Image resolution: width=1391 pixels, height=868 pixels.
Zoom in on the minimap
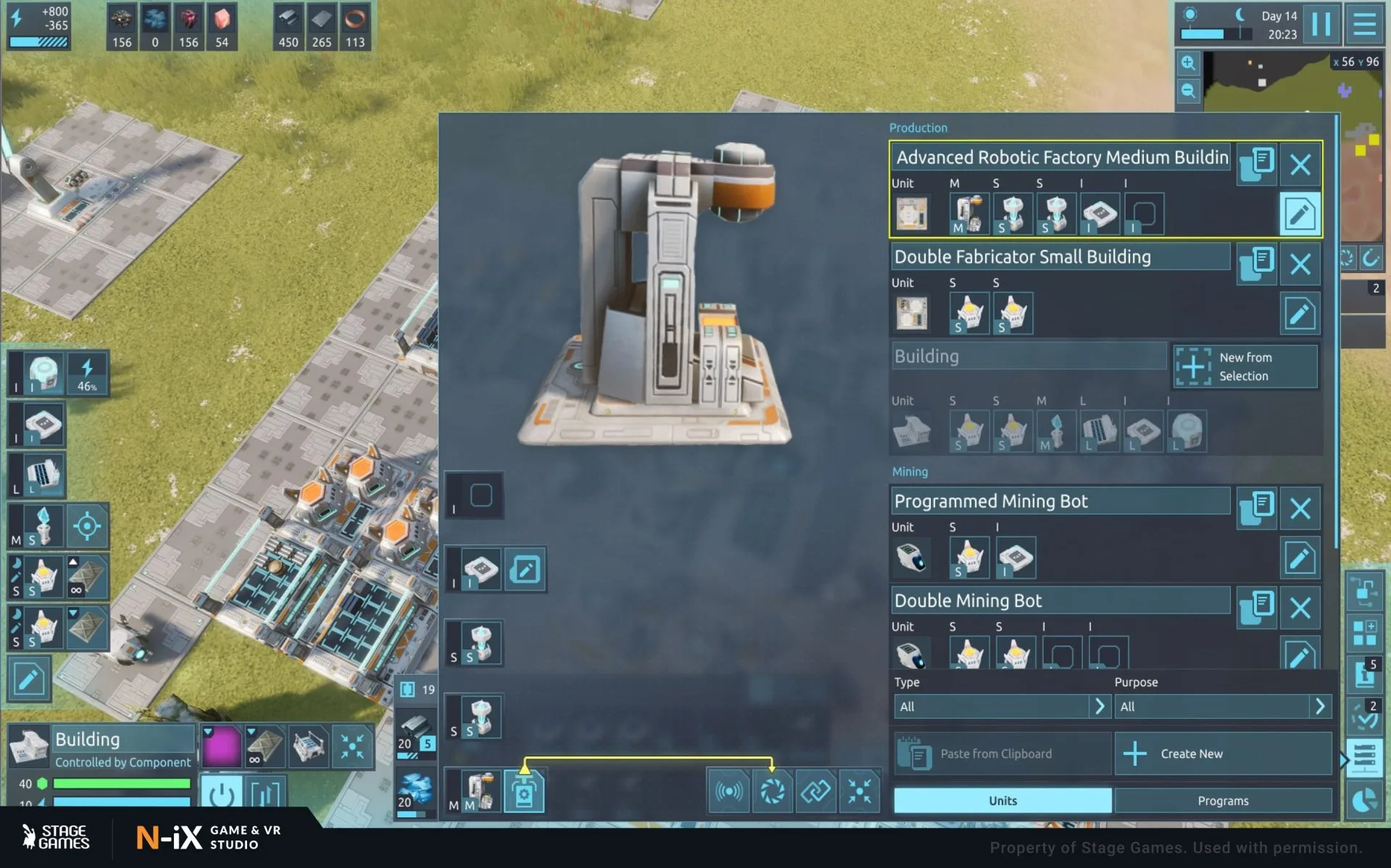[x=1188, y=63]
